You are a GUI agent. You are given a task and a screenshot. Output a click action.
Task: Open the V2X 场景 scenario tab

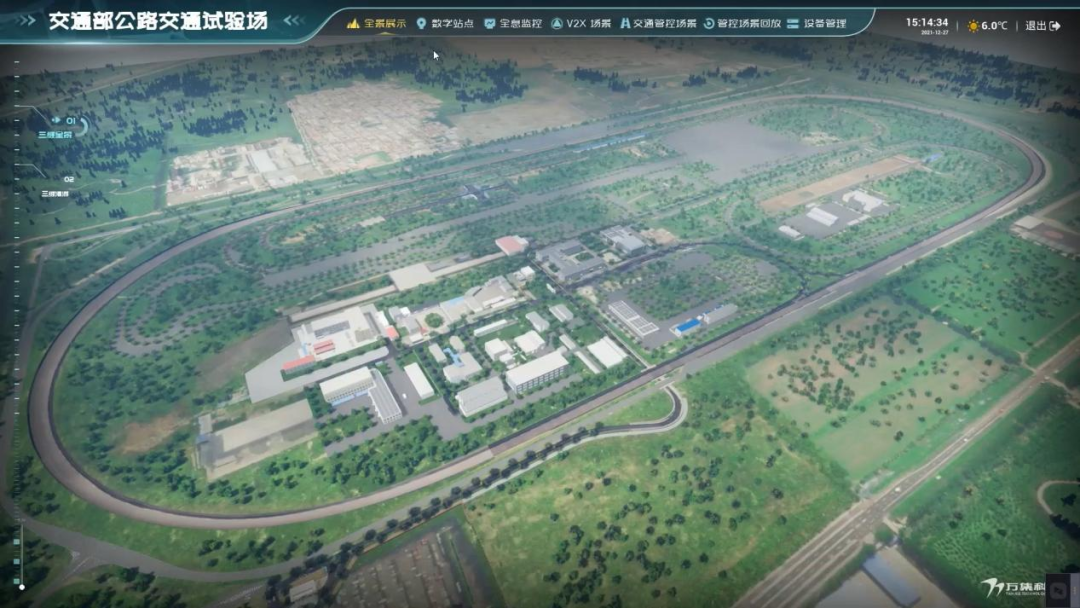581,23
